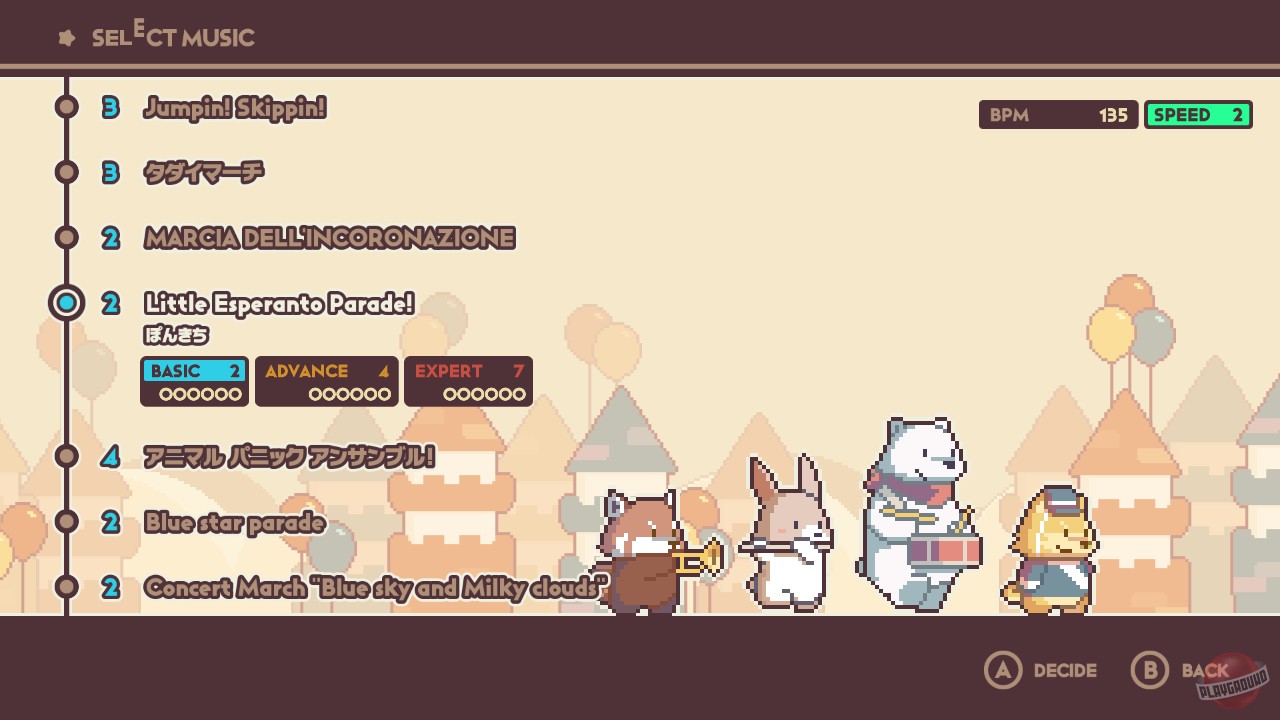Click the highlighted Little Esperanto Parade node
1280x720 pixels.
(66, 302)
